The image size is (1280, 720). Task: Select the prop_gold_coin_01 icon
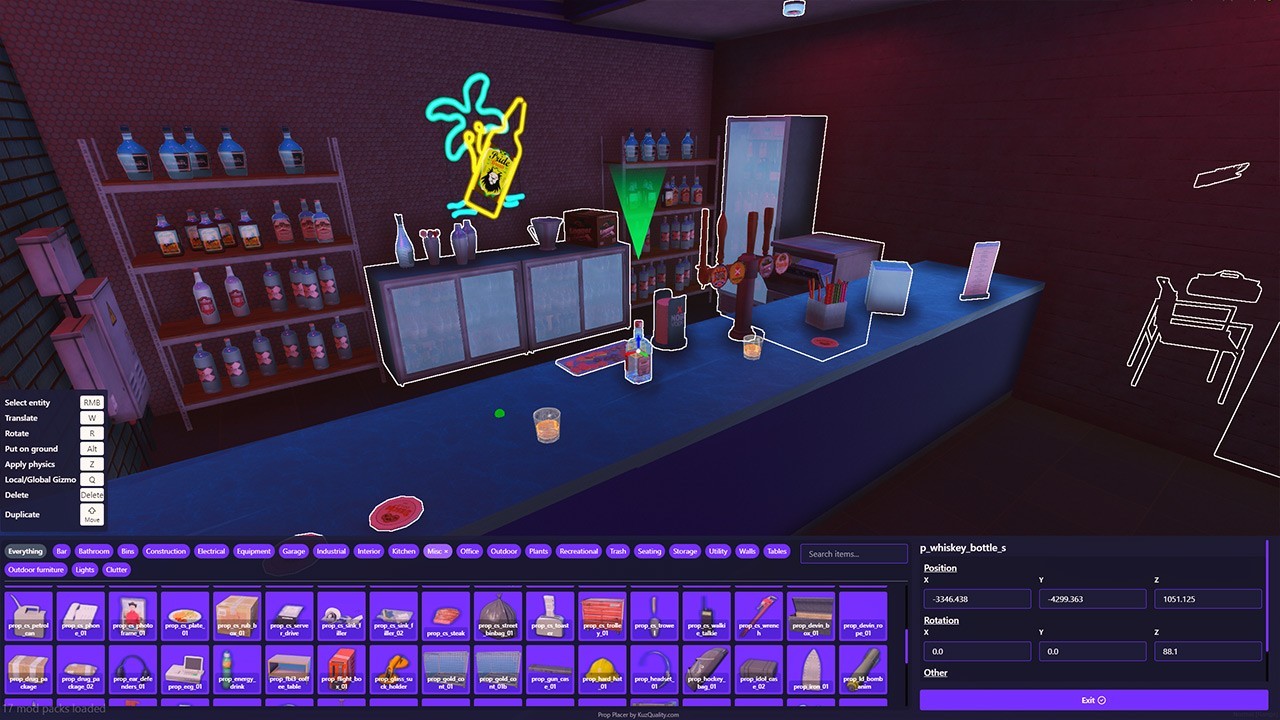(x=445, y=670)
